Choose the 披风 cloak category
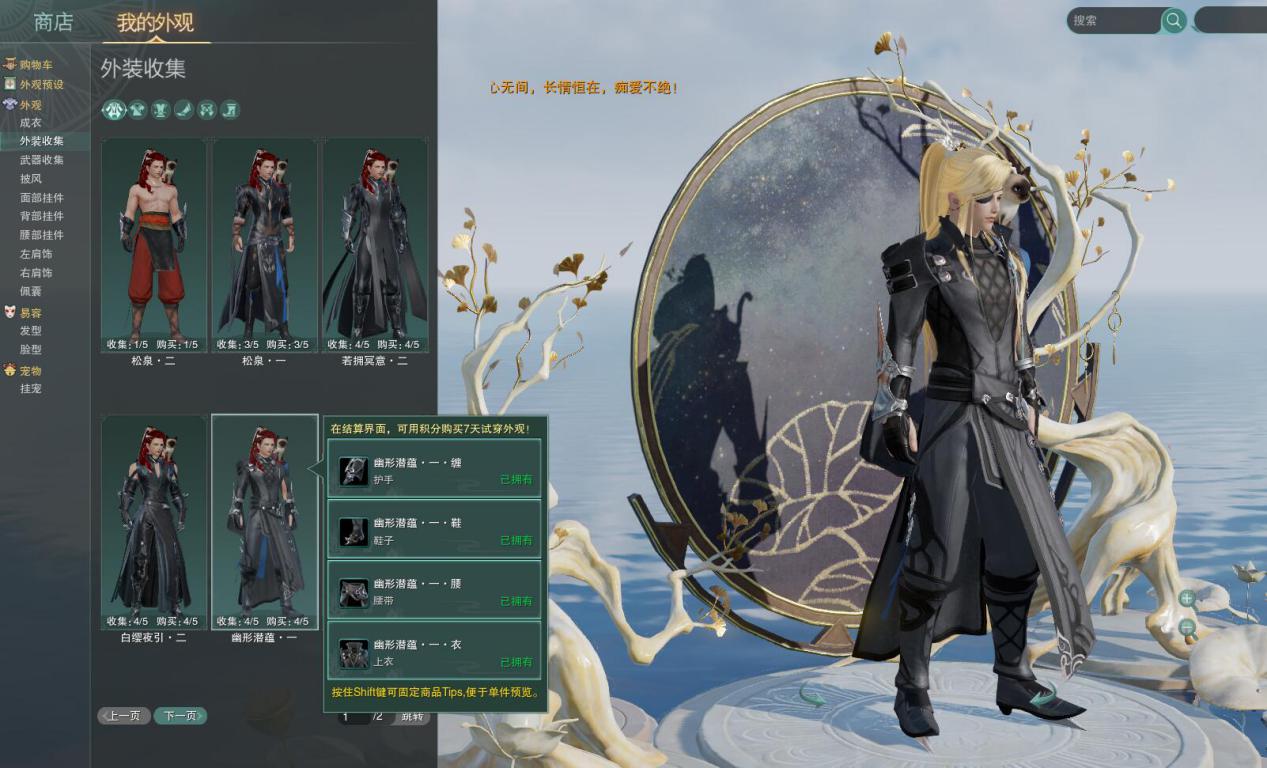This screenshot has height=768, width=1267. 31,179
